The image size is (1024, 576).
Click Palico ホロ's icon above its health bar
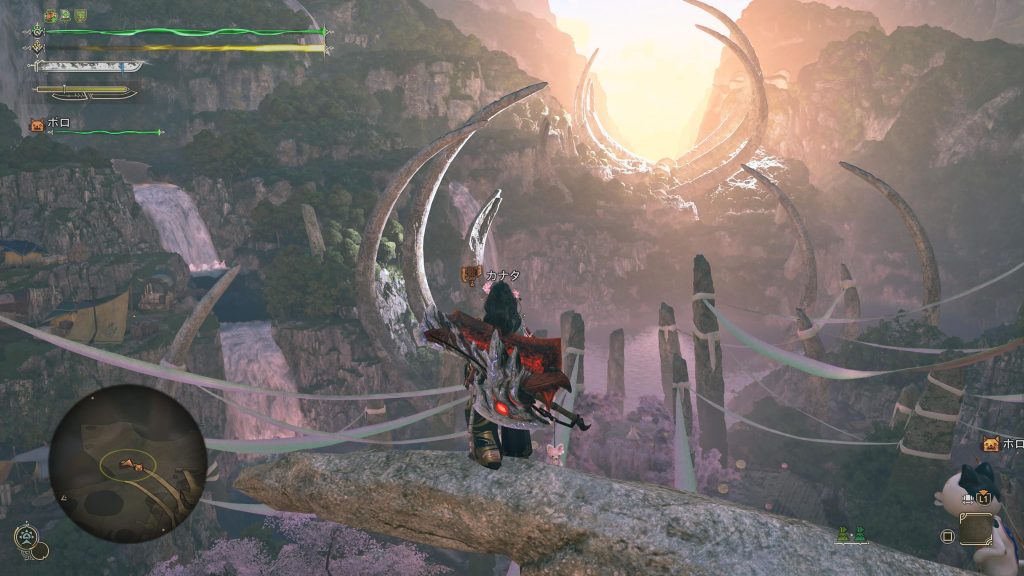tap(37, 125)
